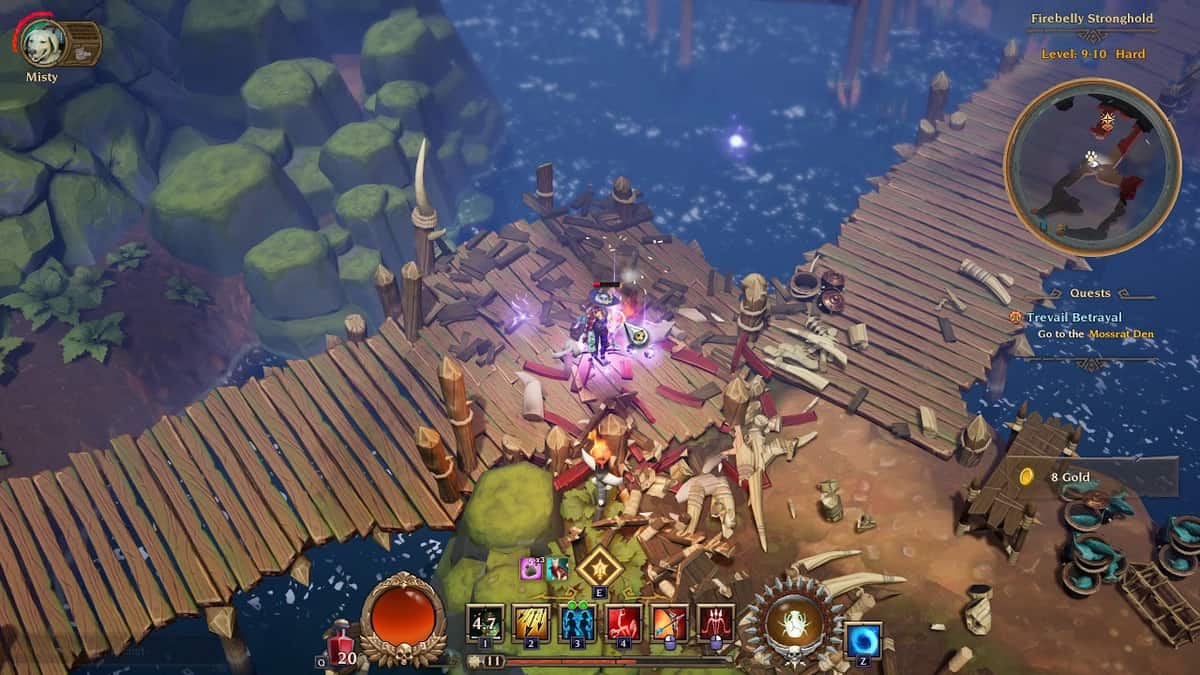Click Misty the dog pet portrait
Image resolution: width=1200 pixels, height=675 pixels.
click(44, 43)
